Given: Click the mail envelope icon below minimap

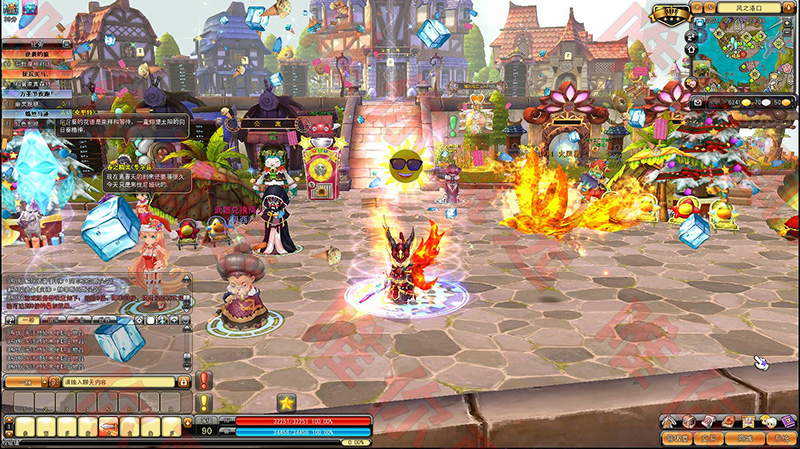Looking at the screenshot, I should [698, 102].
